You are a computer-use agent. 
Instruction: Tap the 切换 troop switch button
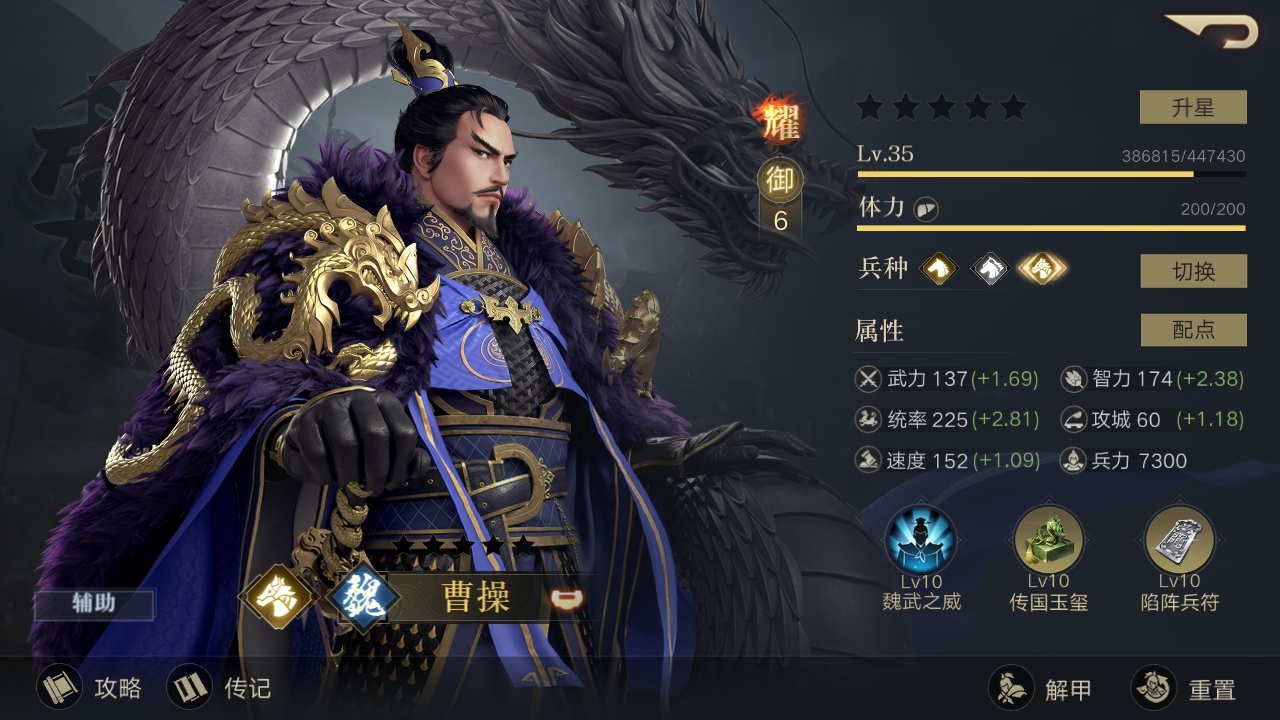pos(1193,271)
